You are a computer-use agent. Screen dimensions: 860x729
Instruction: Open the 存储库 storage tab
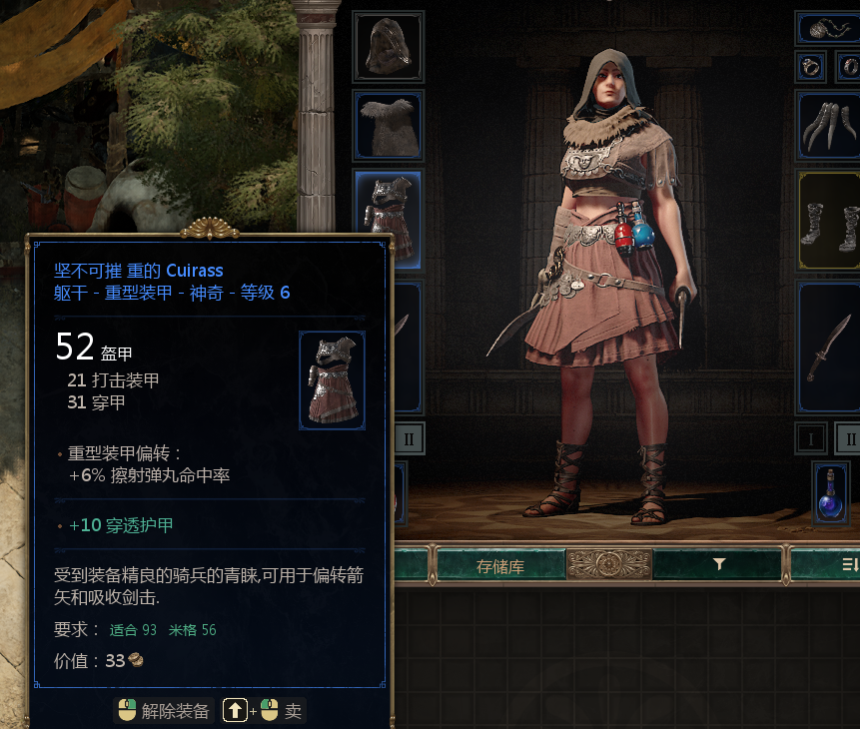tap(499, 565)
